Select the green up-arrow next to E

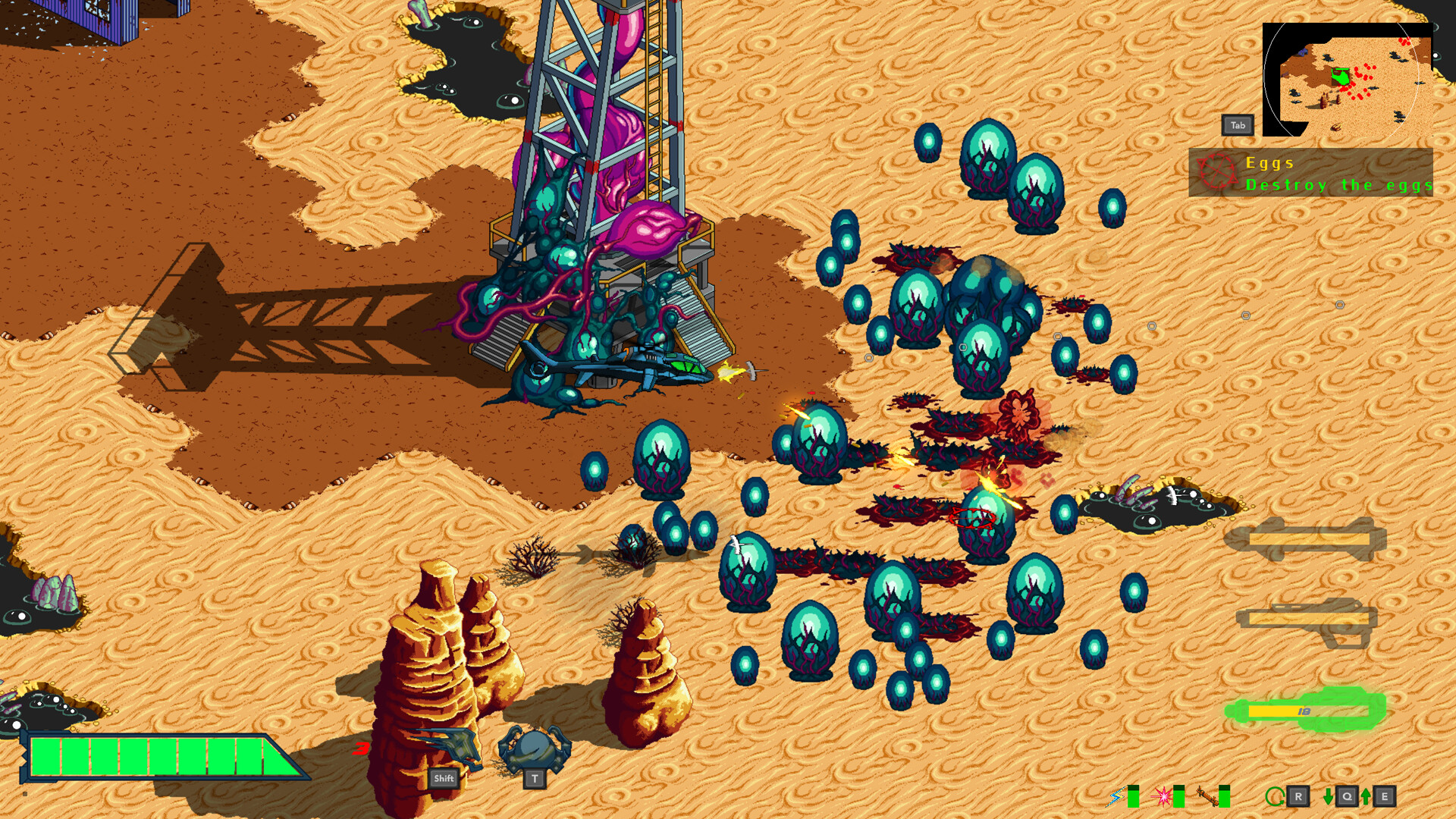click(1365, 796)
